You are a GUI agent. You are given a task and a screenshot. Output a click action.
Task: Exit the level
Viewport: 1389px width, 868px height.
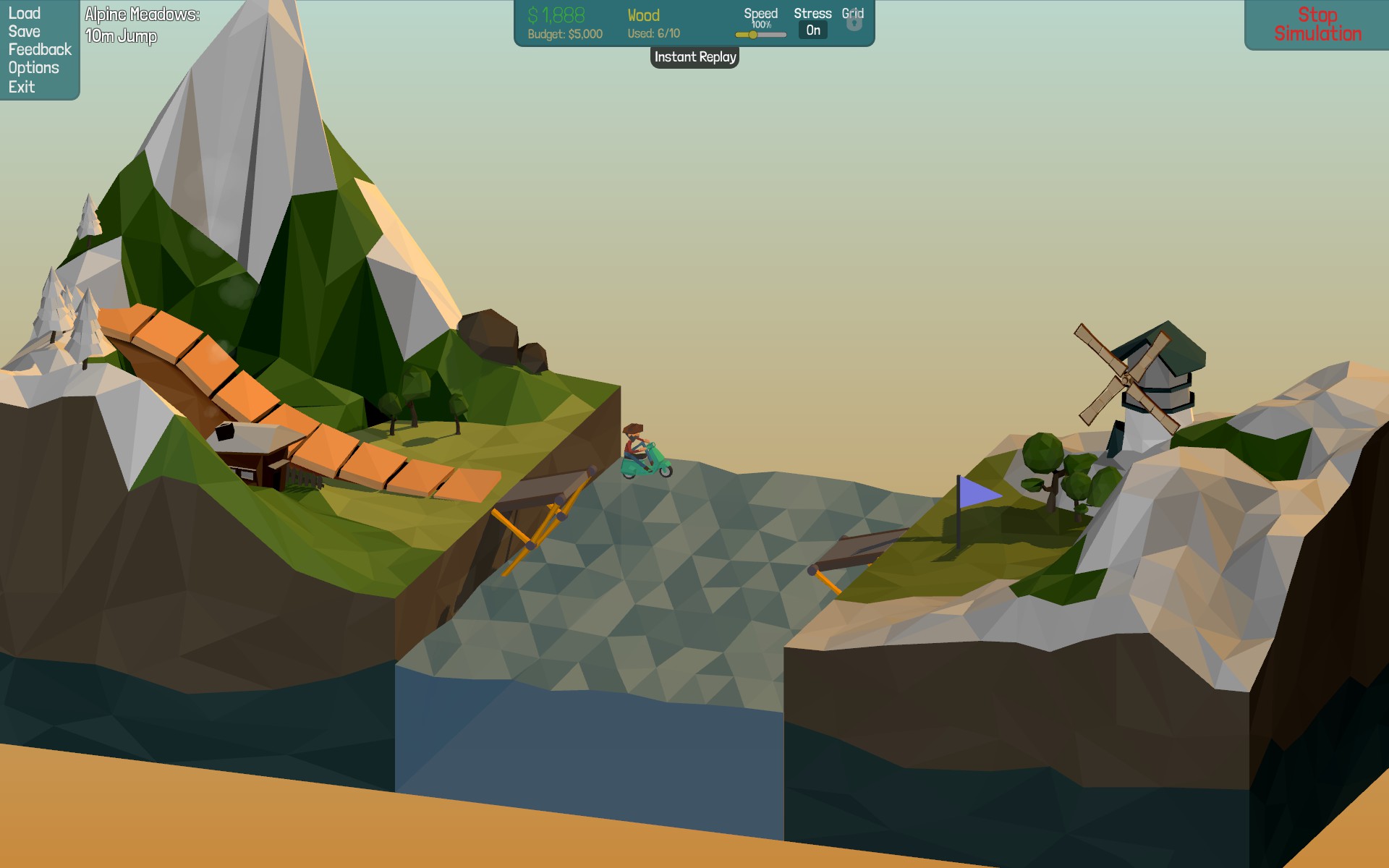22,88
